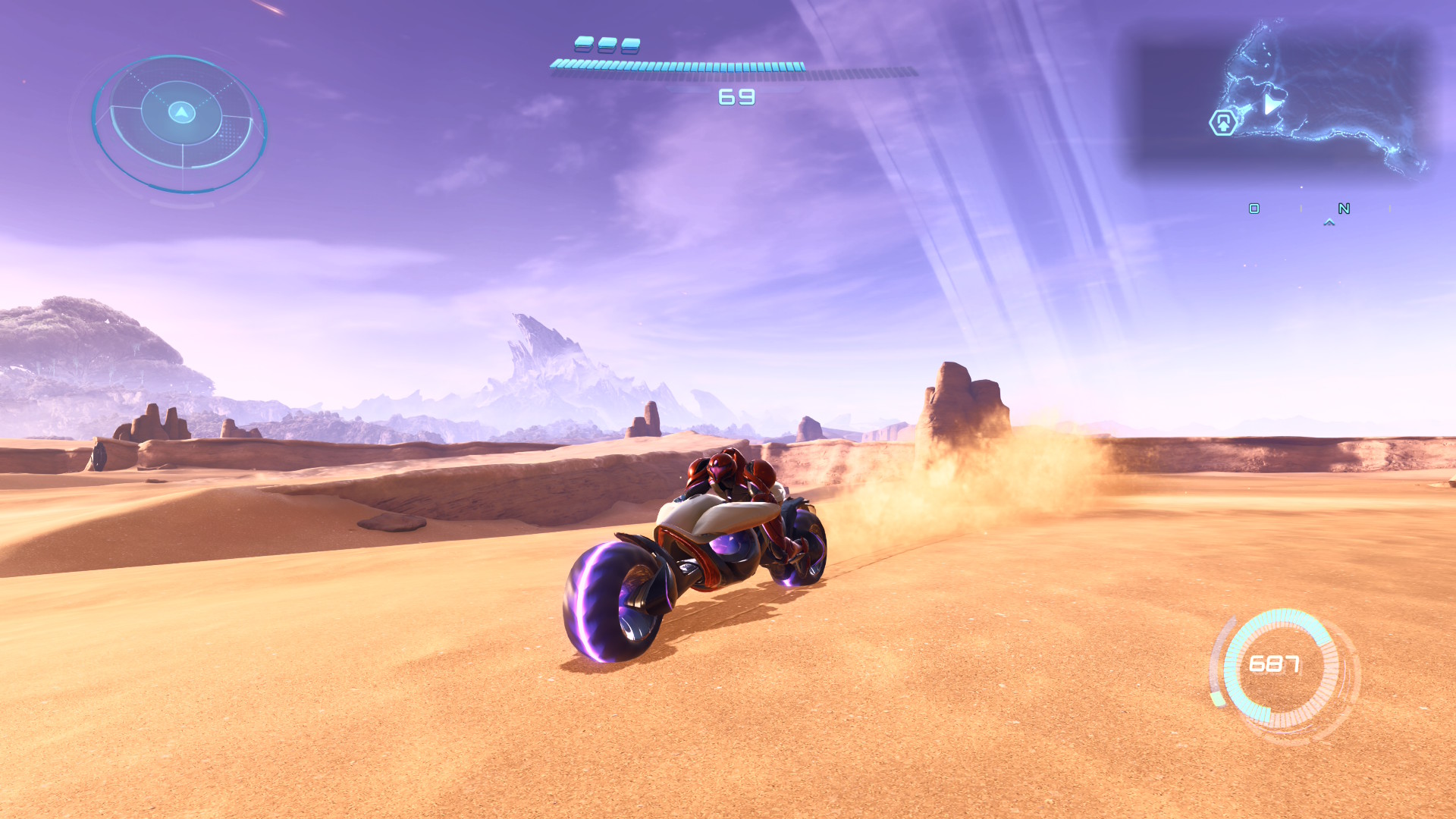1456x819 pixels.
Task: Select the hexagonal waypoint marker on minimap
Action: [x=1222, y=122]
